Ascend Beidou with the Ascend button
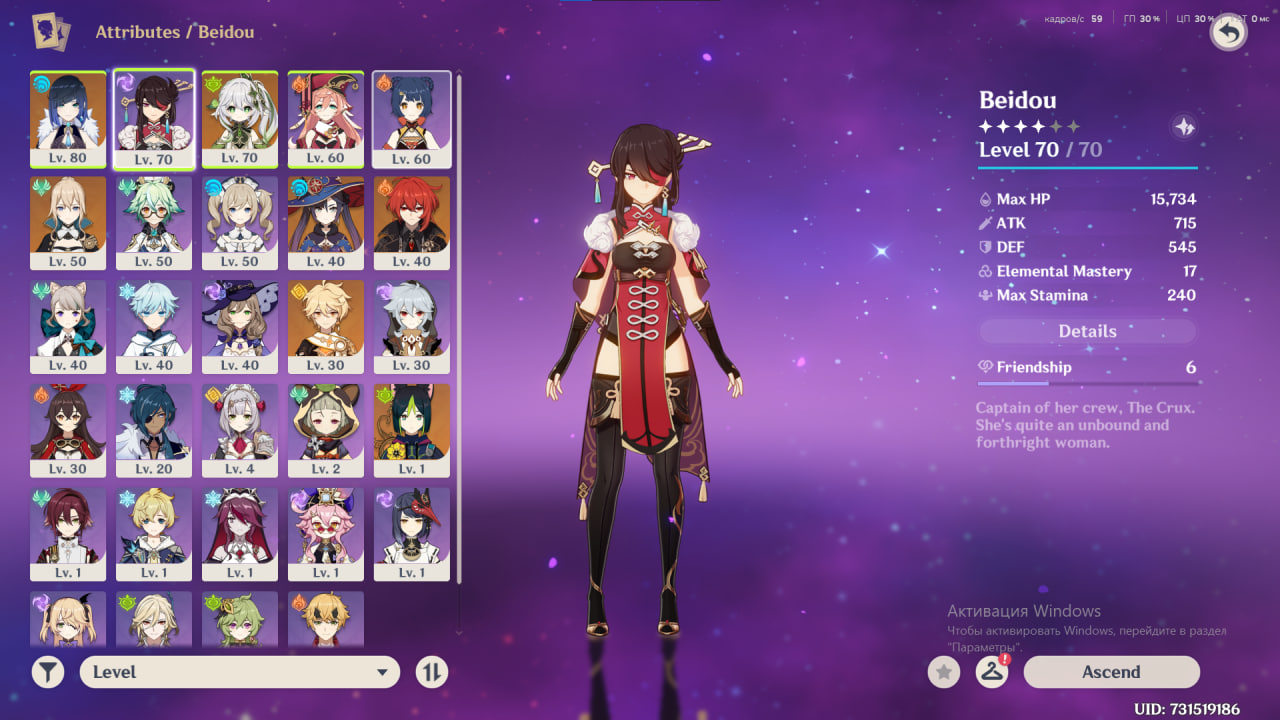The width and height of the screenshot is (1280, 720). pos(1111,672)
